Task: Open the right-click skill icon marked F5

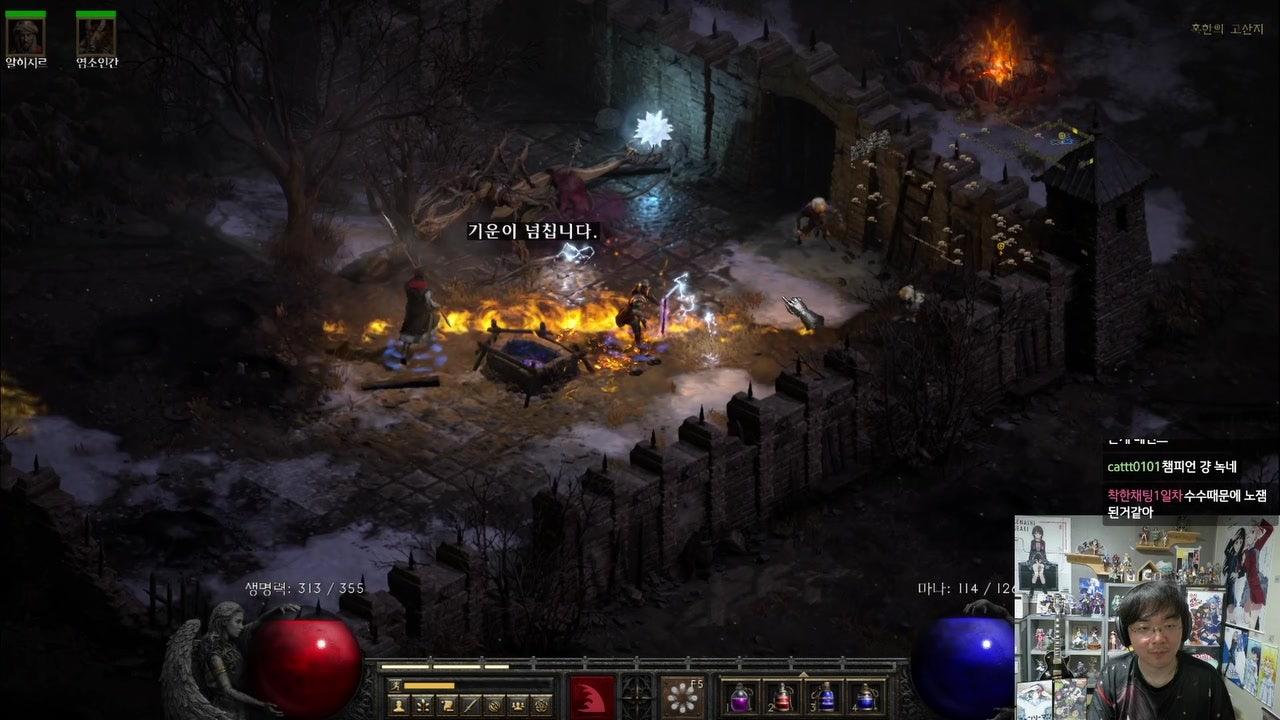Action: [x=683, y=696]
